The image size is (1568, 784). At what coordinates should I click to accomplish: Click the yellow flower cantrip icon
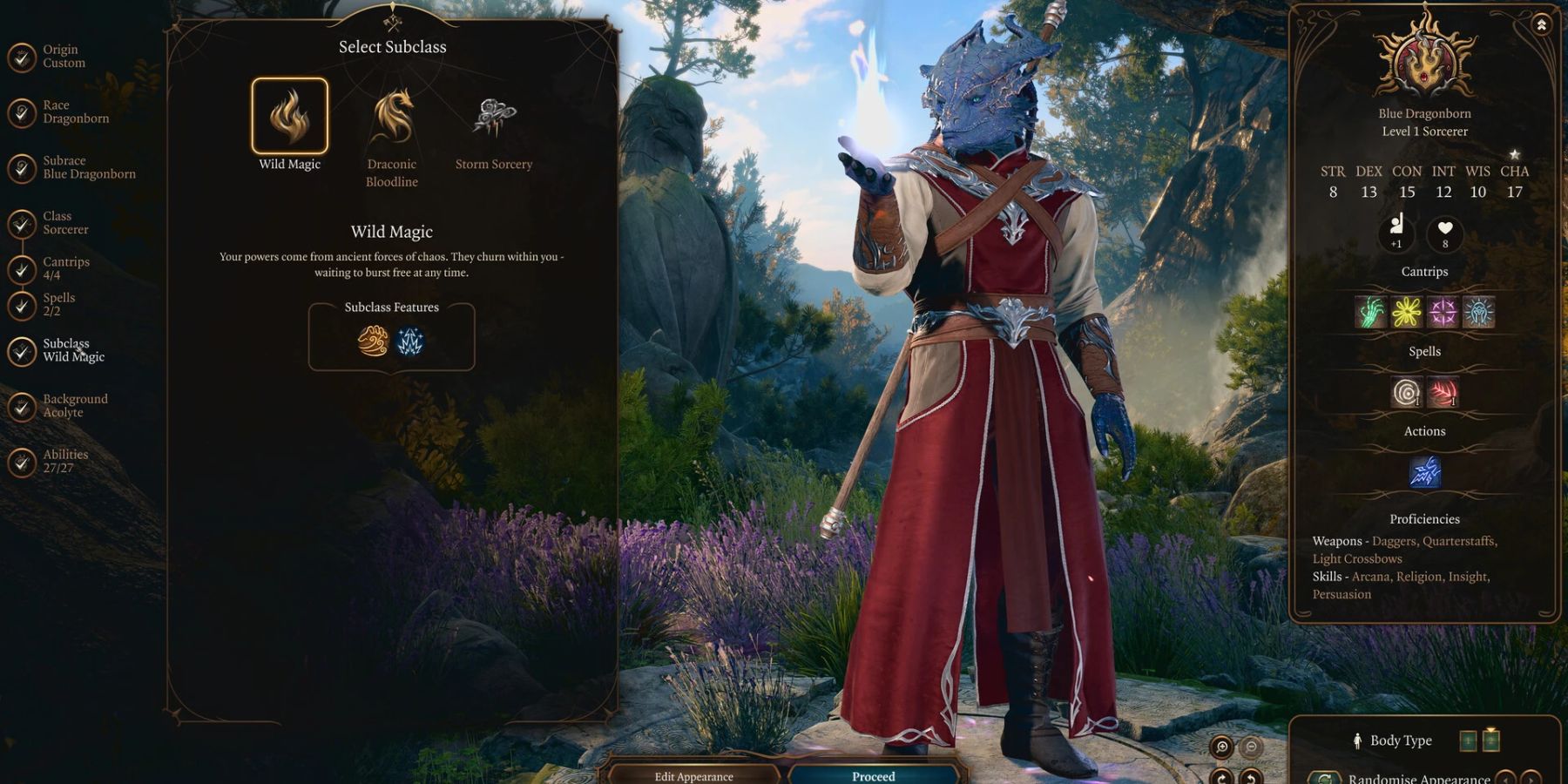click(1406, 312)
